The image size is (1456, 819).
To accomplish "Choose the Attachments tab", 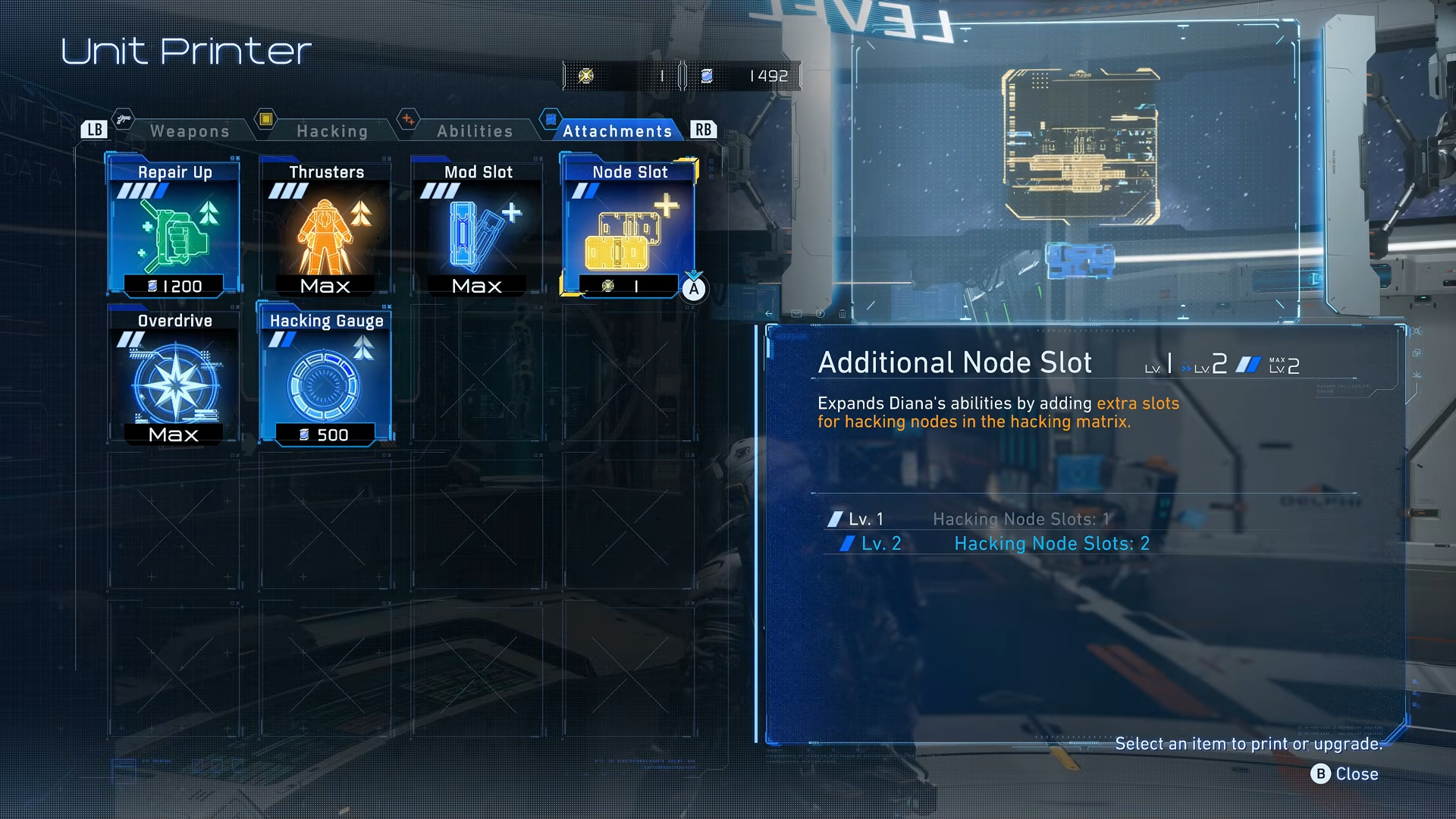I will click(x=617, y=131).
